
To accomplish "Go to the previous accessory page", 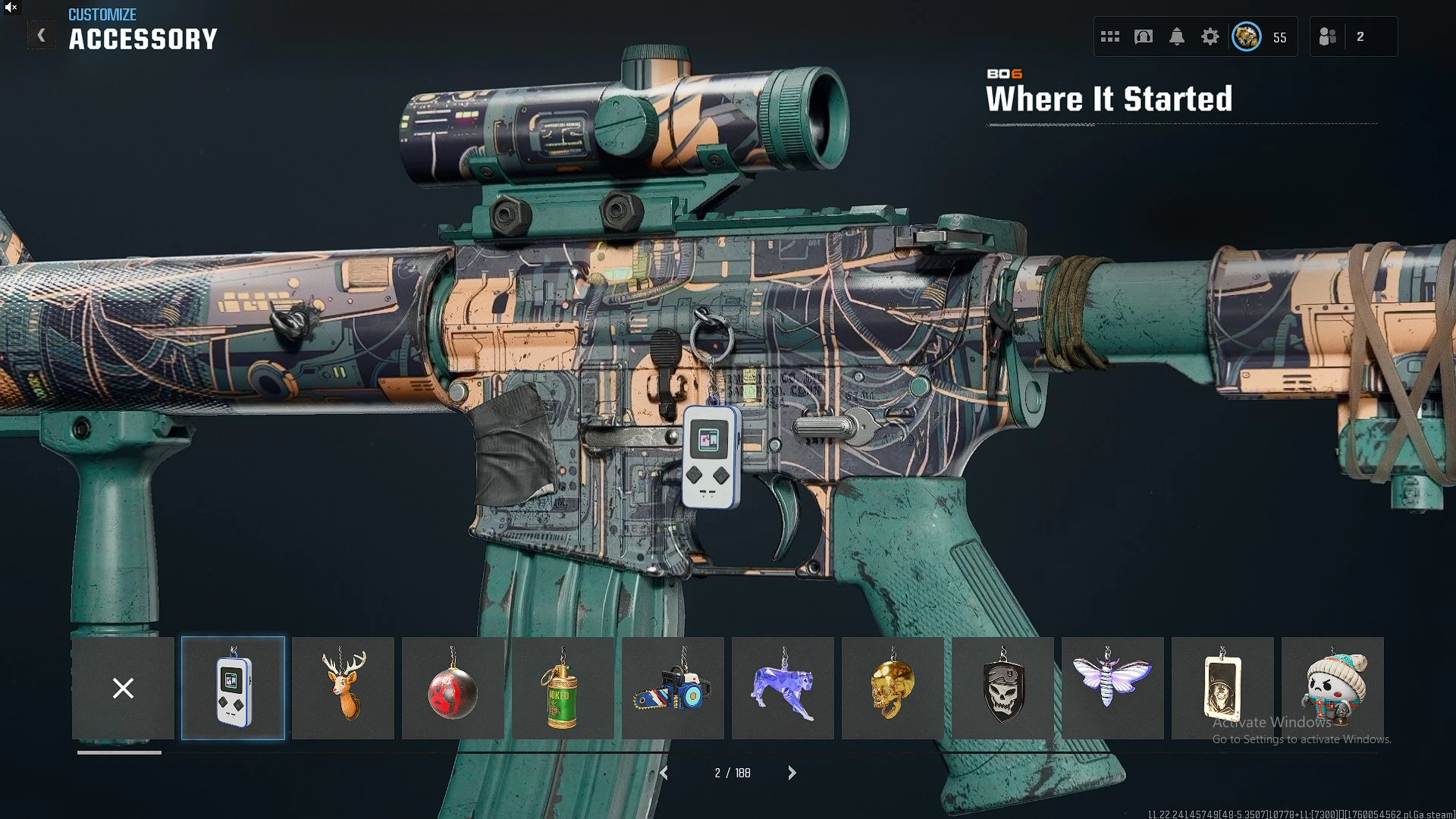I will pyautogui.click(x=664, y=773).
